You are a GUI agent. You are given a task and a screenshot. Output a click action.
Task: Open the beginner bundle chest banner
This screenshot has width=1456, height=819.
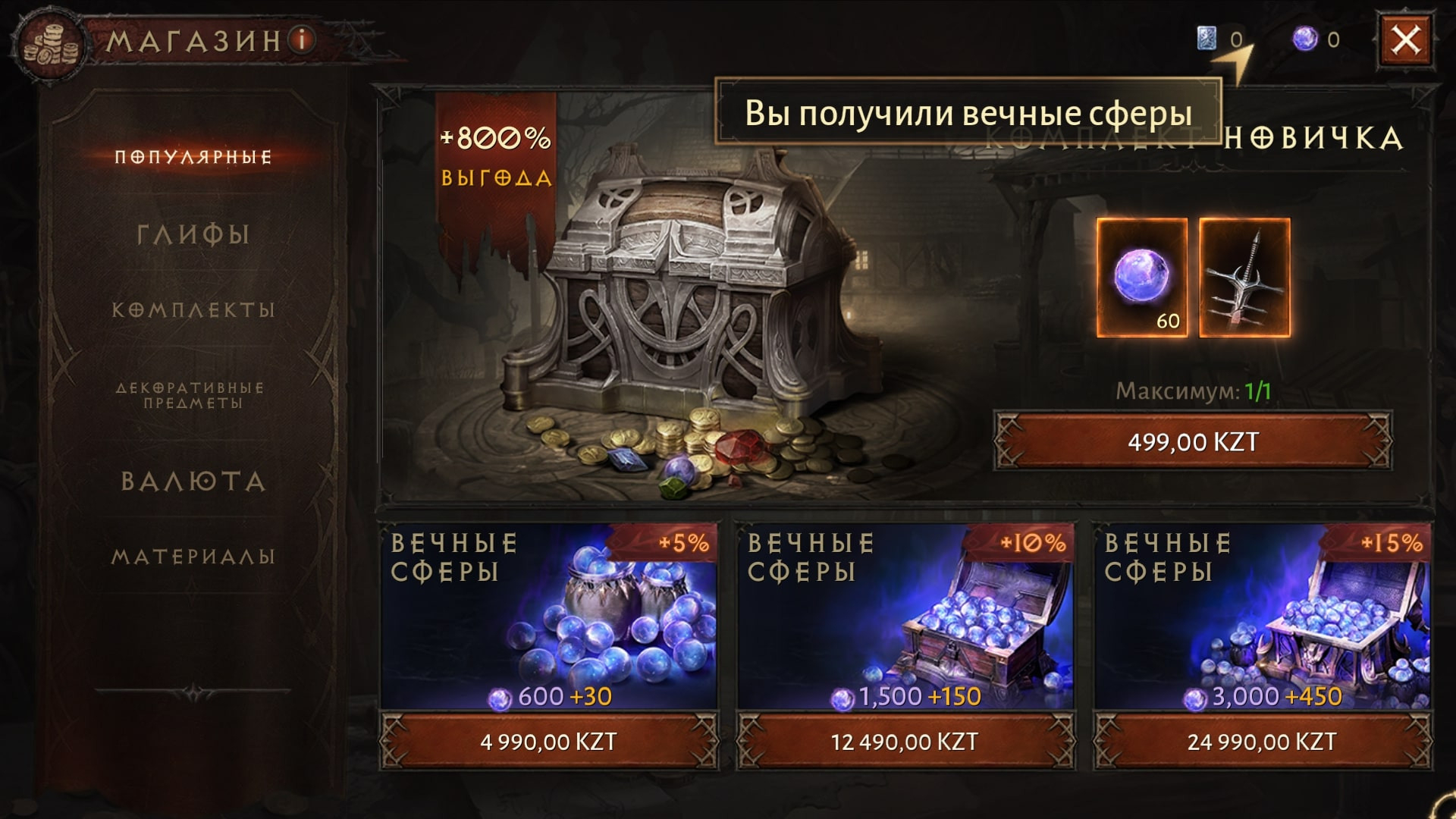pyautogui.click(x=682, y=303)
